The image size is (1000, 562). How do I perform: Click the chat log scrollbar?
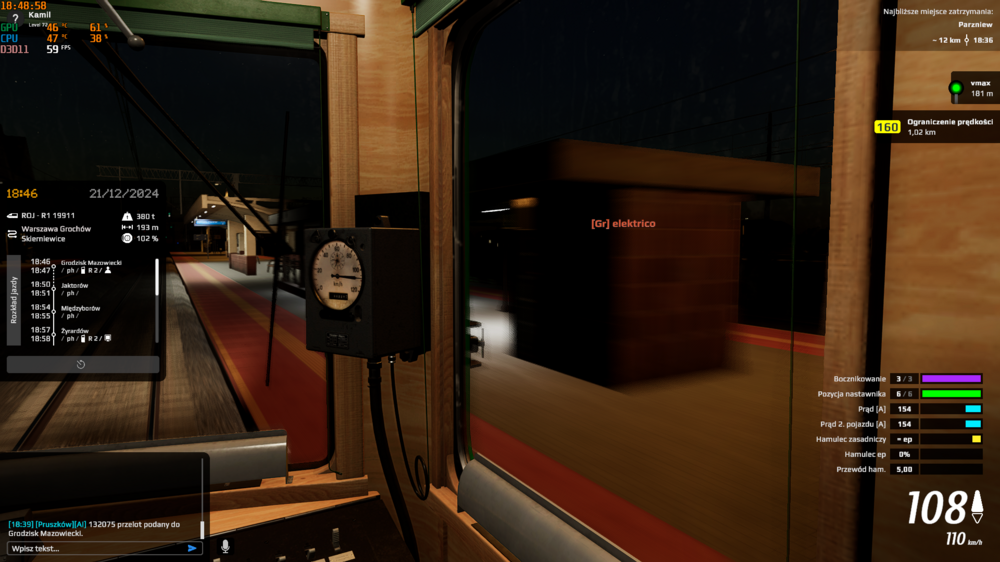(202, 528)
